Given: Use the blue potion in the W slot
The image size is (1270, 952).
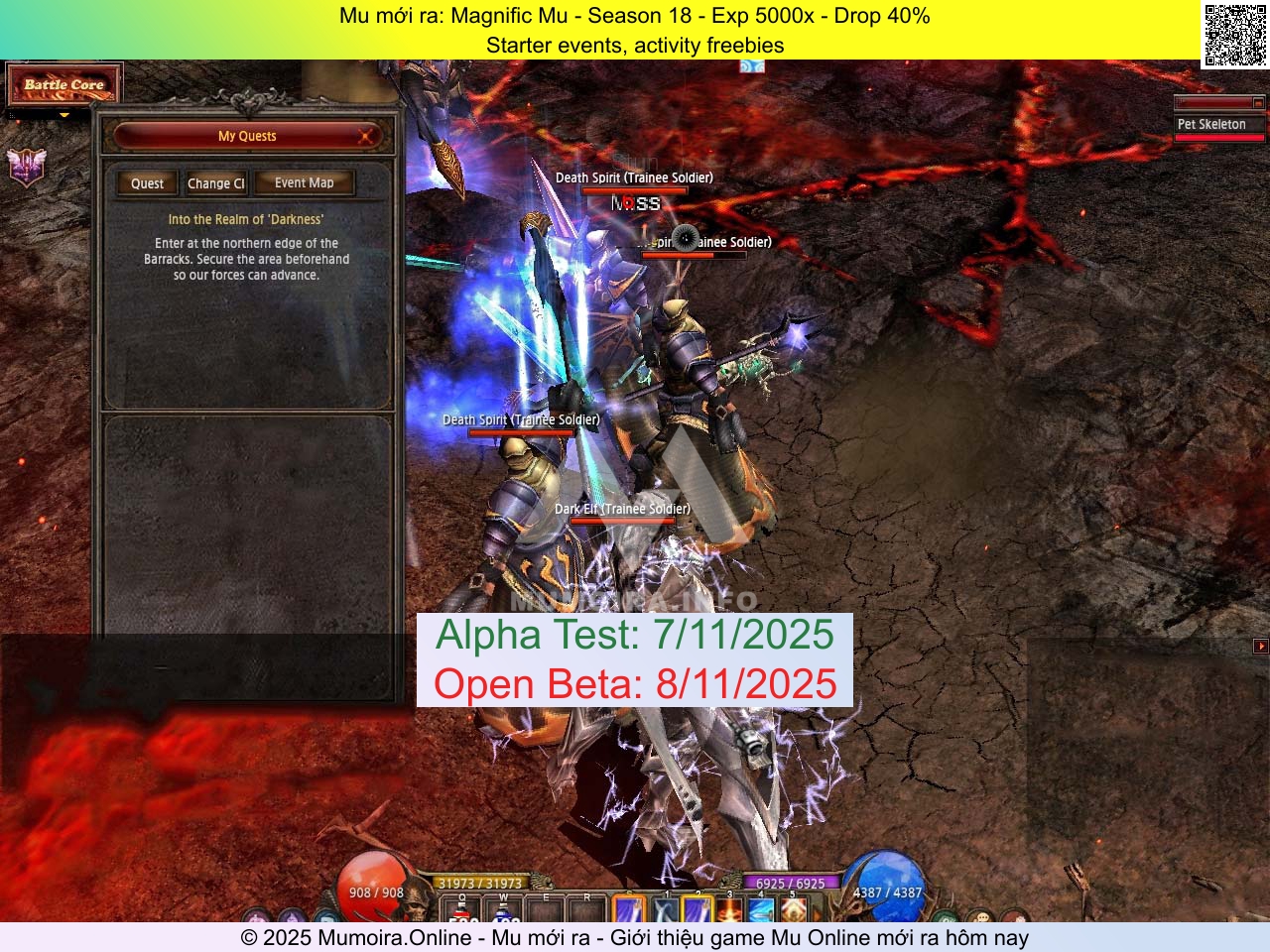Looking at the screenshot, I should [x=502, y=912].
